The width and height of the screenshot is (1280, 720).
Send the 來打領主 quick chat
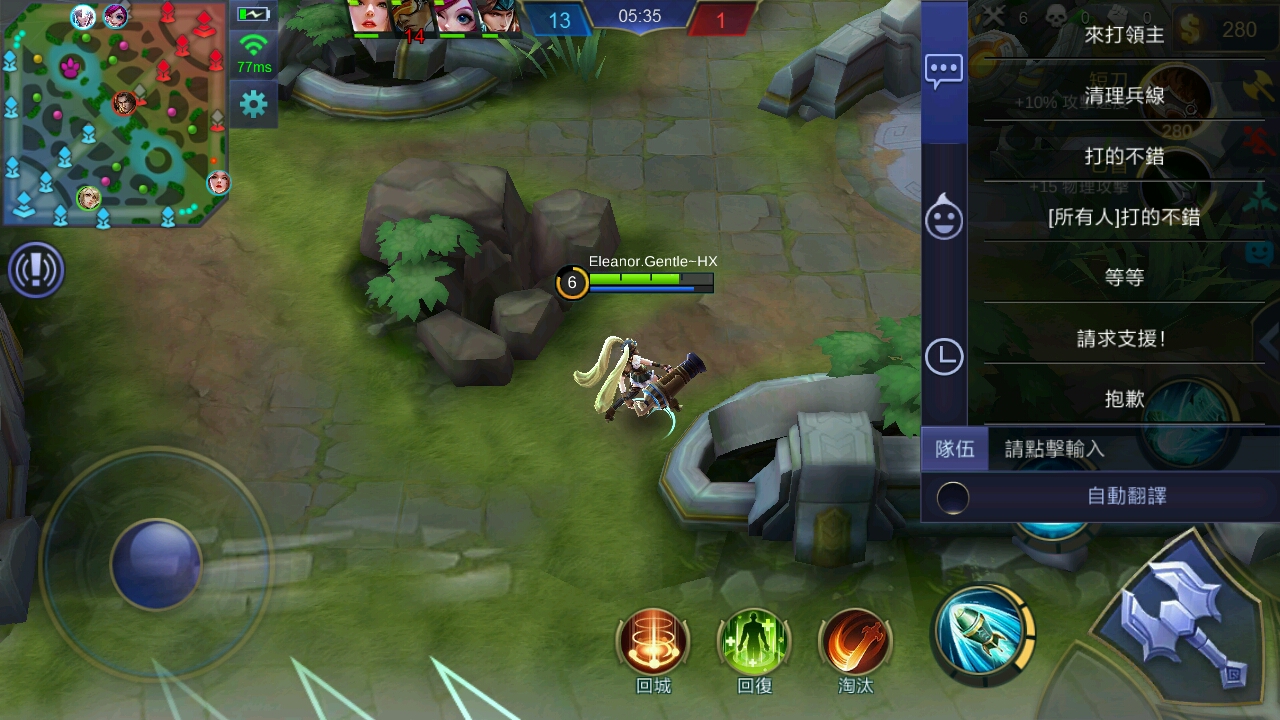point(1125,37)
